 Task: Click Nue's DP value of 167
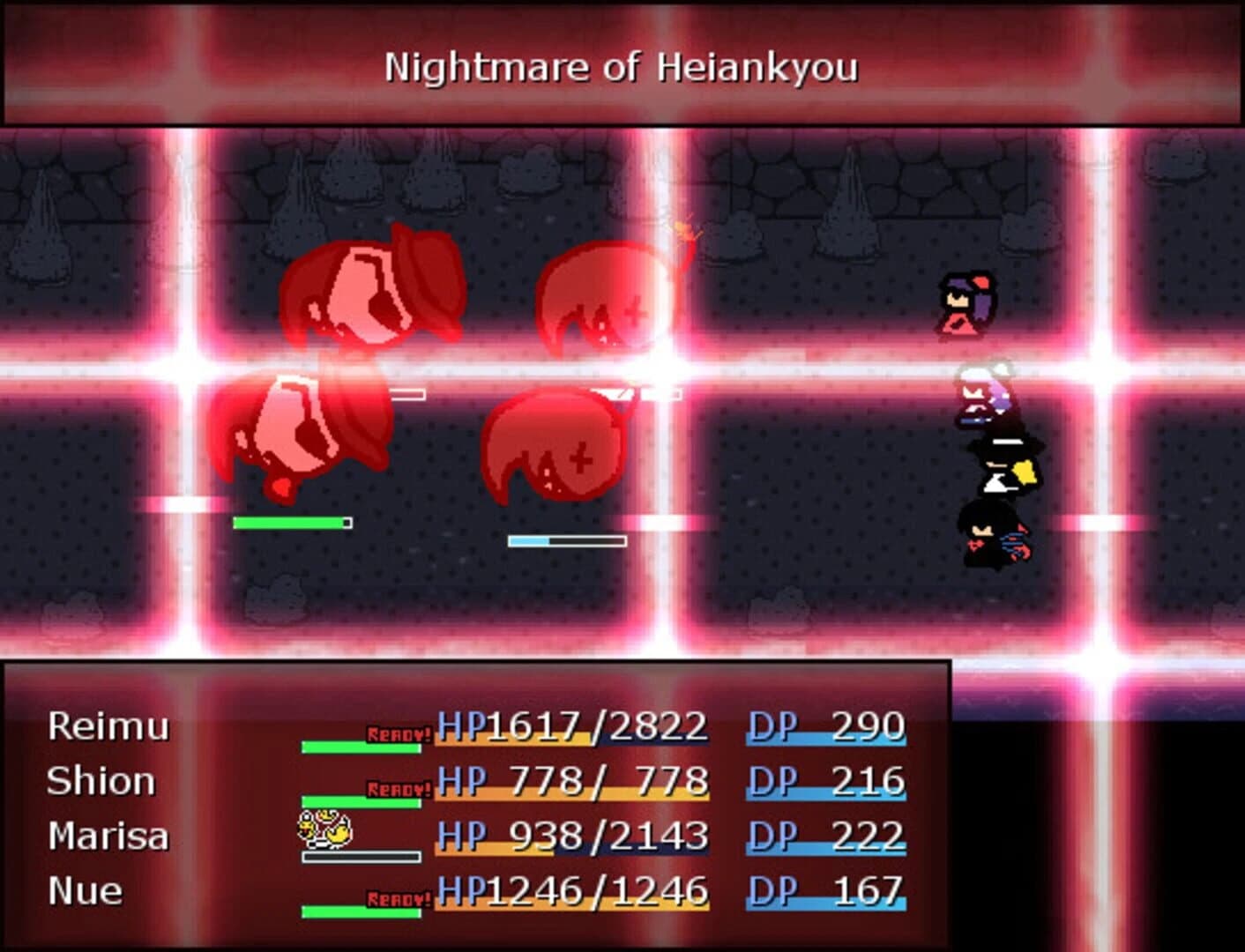[x=869, y=889]
